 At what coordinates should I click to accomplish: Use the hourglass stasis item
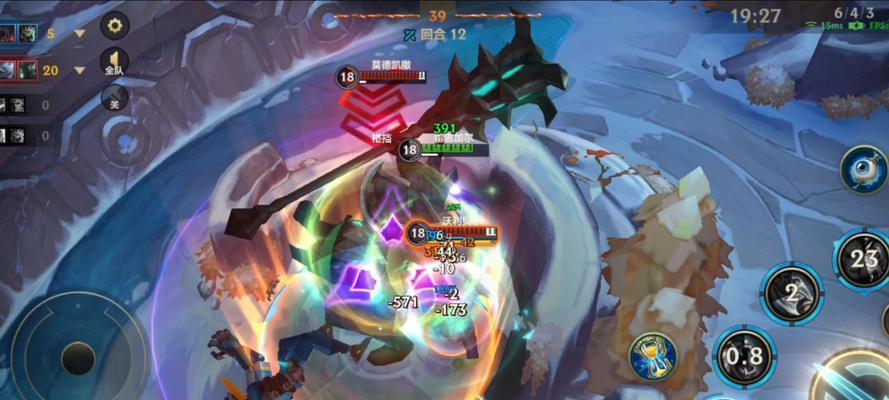[653, 355]
